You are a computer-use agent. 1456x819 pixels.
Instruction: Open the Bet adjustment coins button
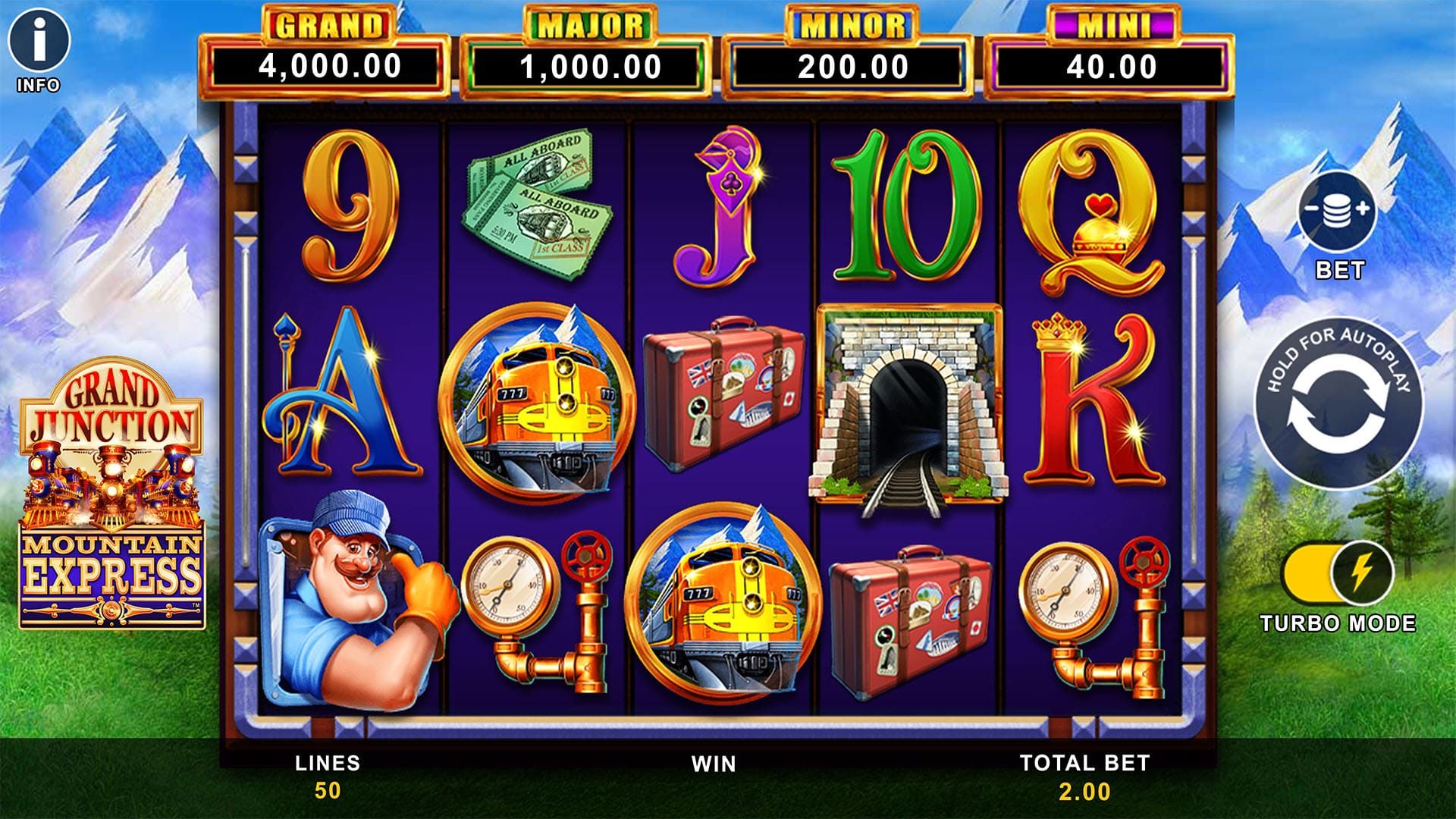pyautogui.click(x=1338, y=212)
